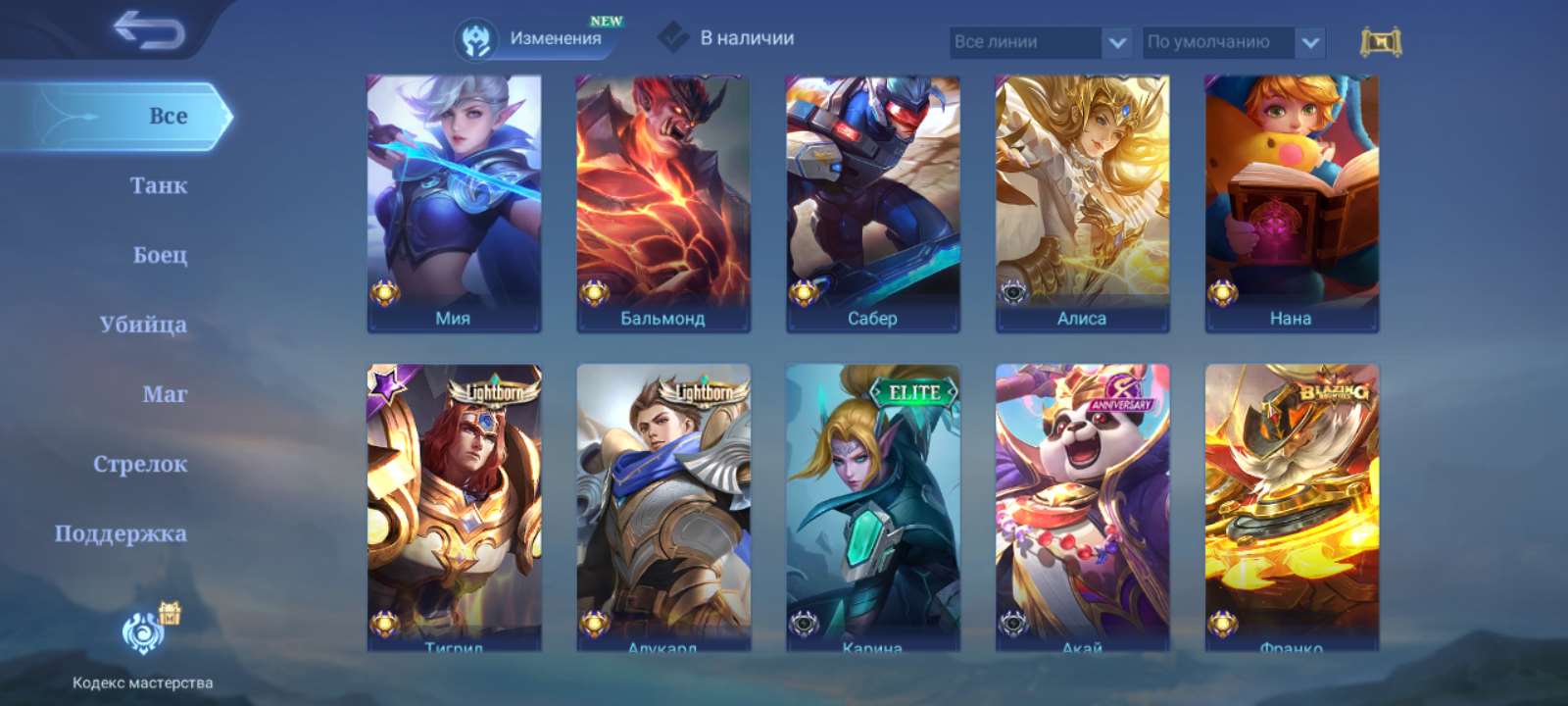The image size is (1568, 706).
Task: Switch to the Танк category
Action: pos(160,184)
